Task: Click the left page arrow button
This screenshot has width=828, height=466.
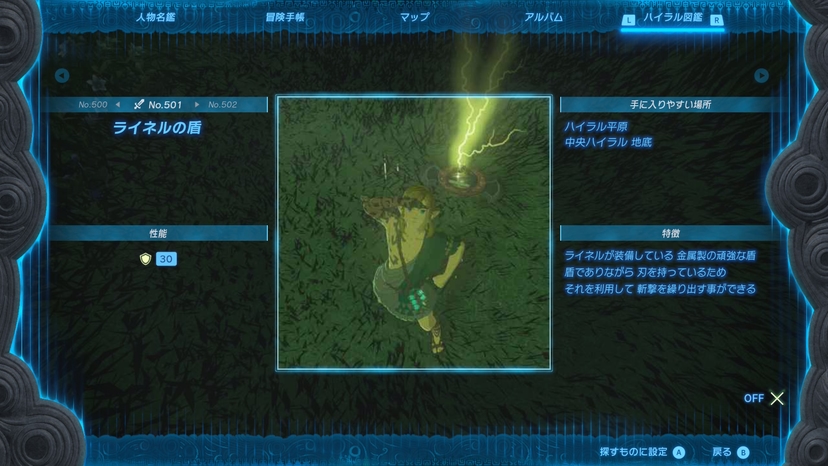Action: tap(62, 76)
